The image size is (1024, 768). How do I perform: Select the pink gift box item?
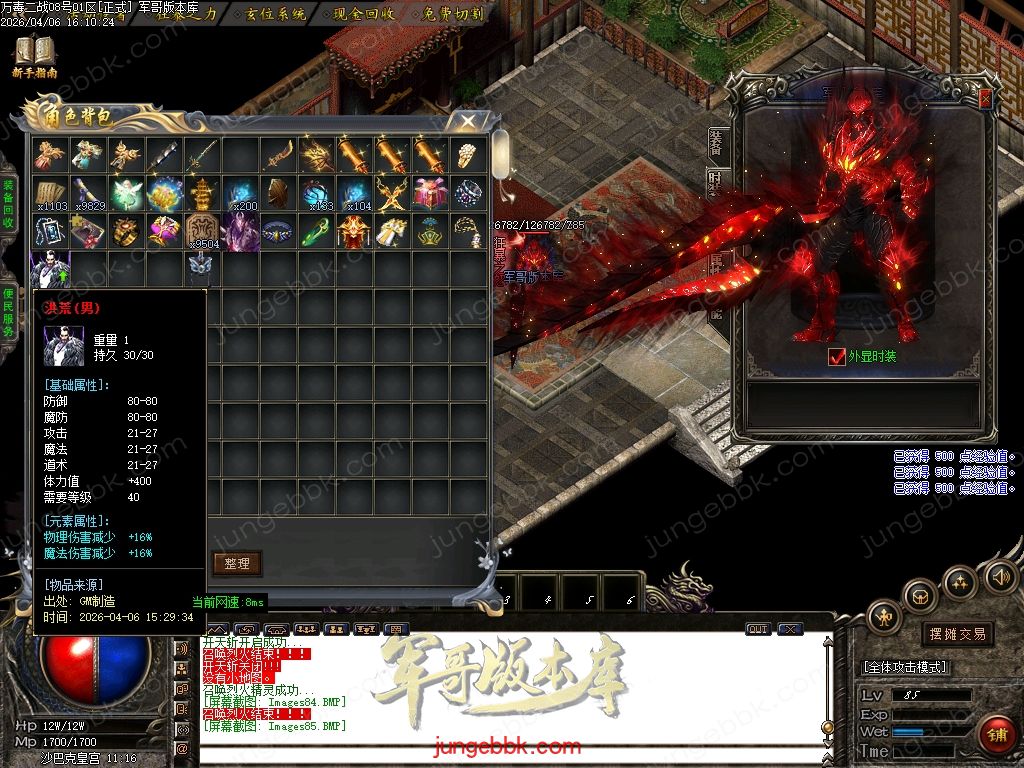(x=430, y=193)
